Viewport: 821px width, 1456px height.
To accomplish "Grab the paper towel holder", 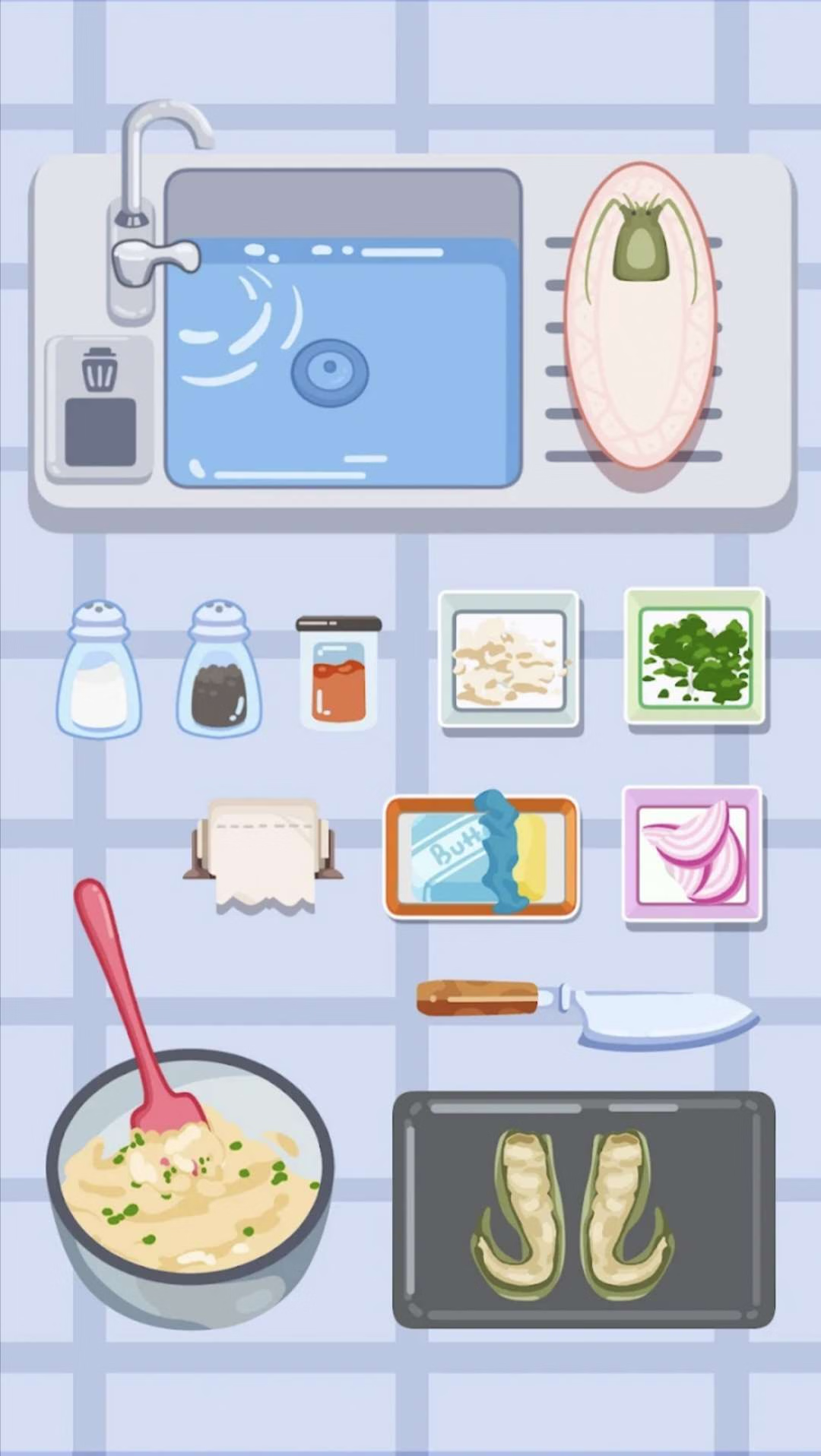I will 263,853.
